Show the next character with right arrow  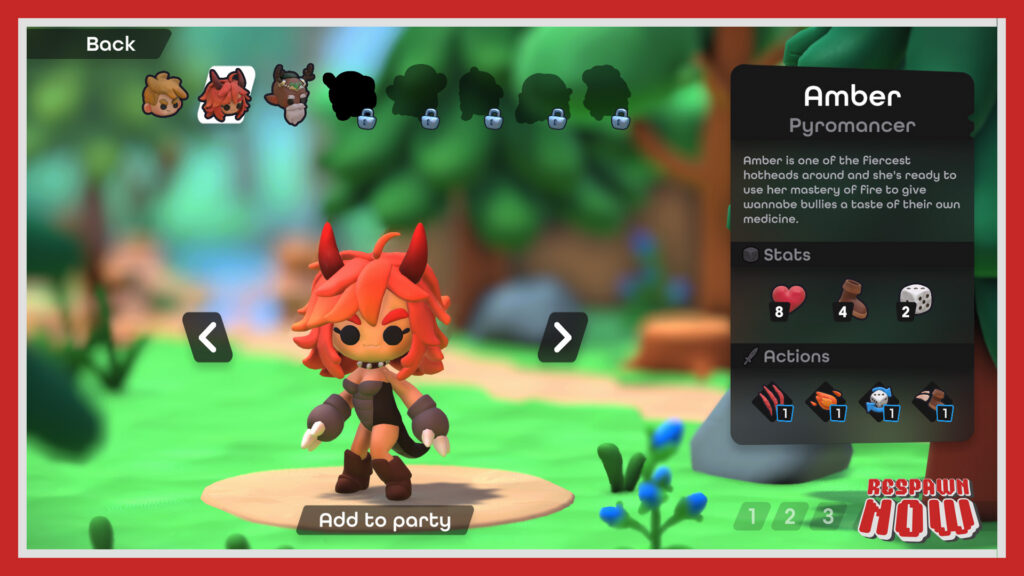click(562, 338)
